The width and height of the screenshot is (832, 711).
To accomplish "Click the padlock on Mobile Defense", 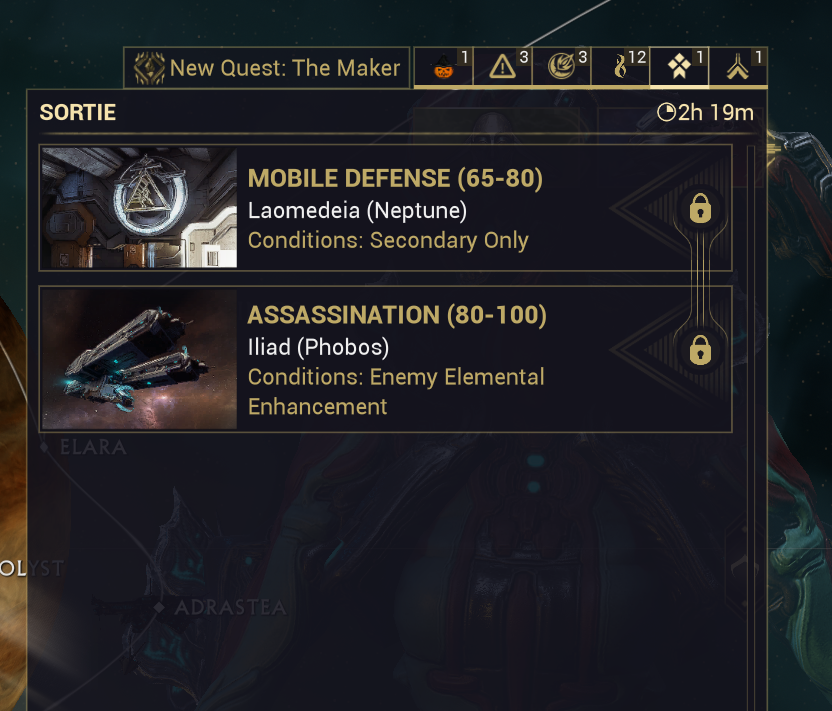I will [700, 209].
